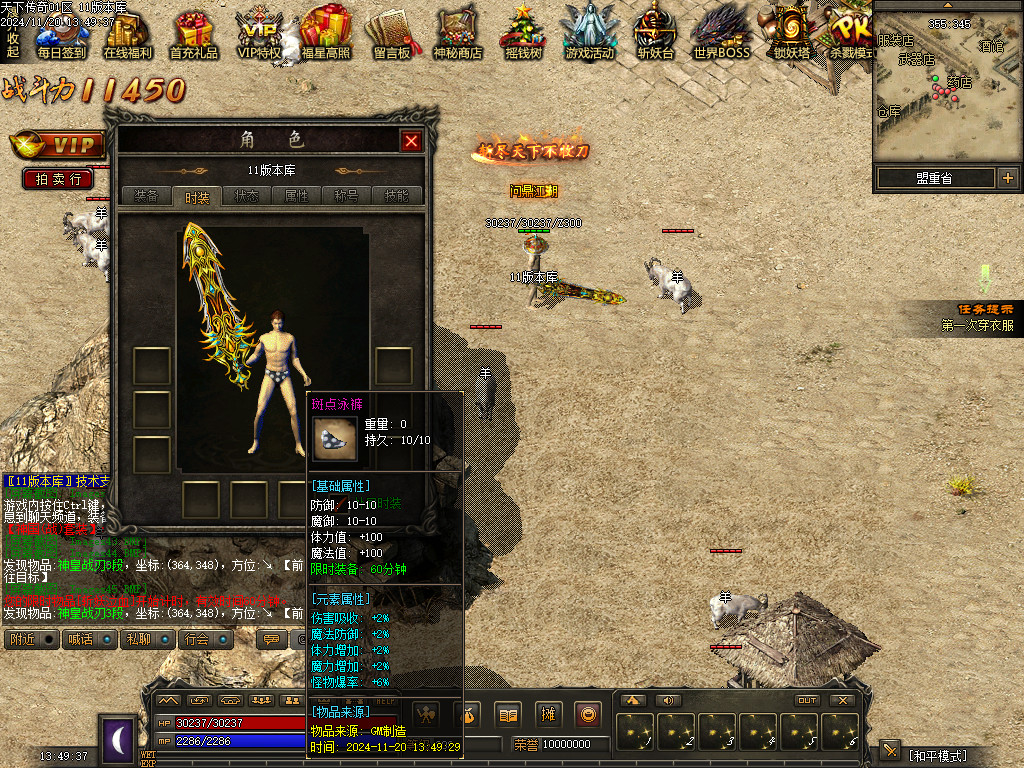Open the 状态 status tab
1024x768 pixels.
tap(246, 196)
